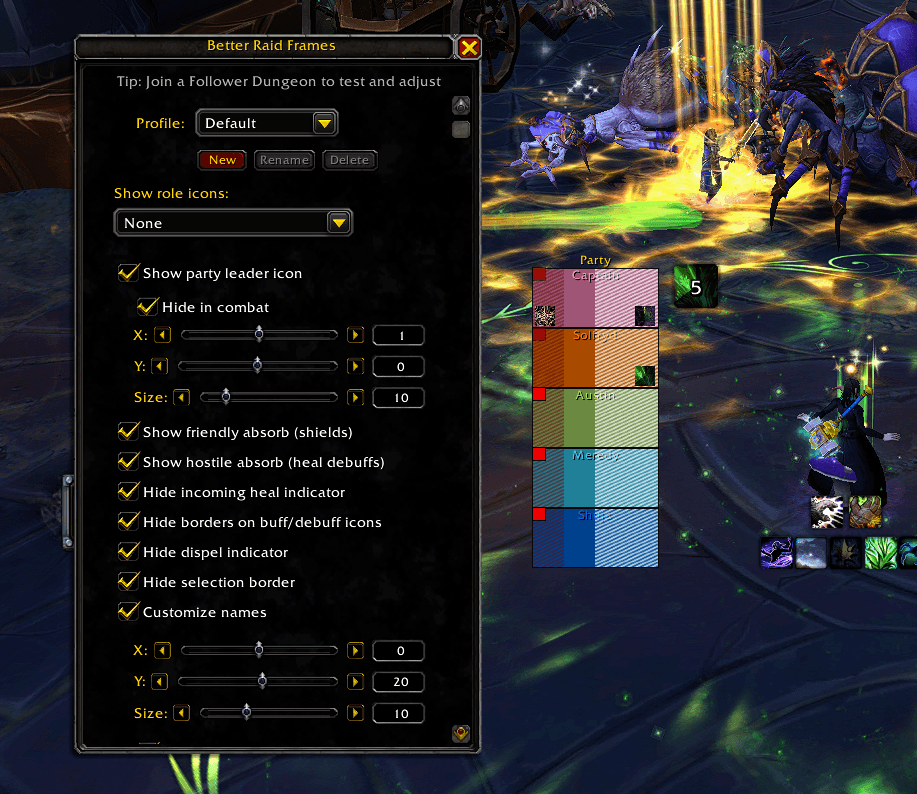Disable Hide incoming heal indicator
This screenshot has height=794, width=917.
[x=128, y=492]
